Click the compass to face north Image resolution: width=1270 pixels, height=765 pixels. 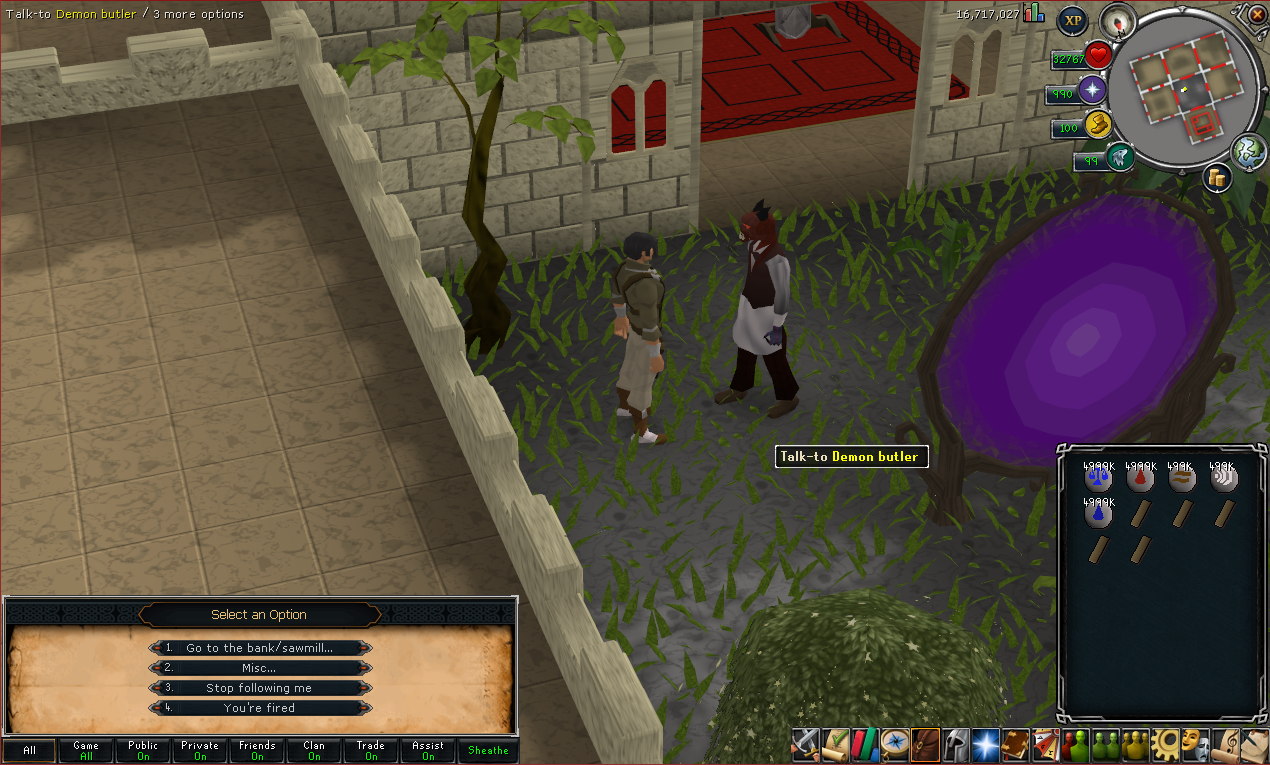1117,20
